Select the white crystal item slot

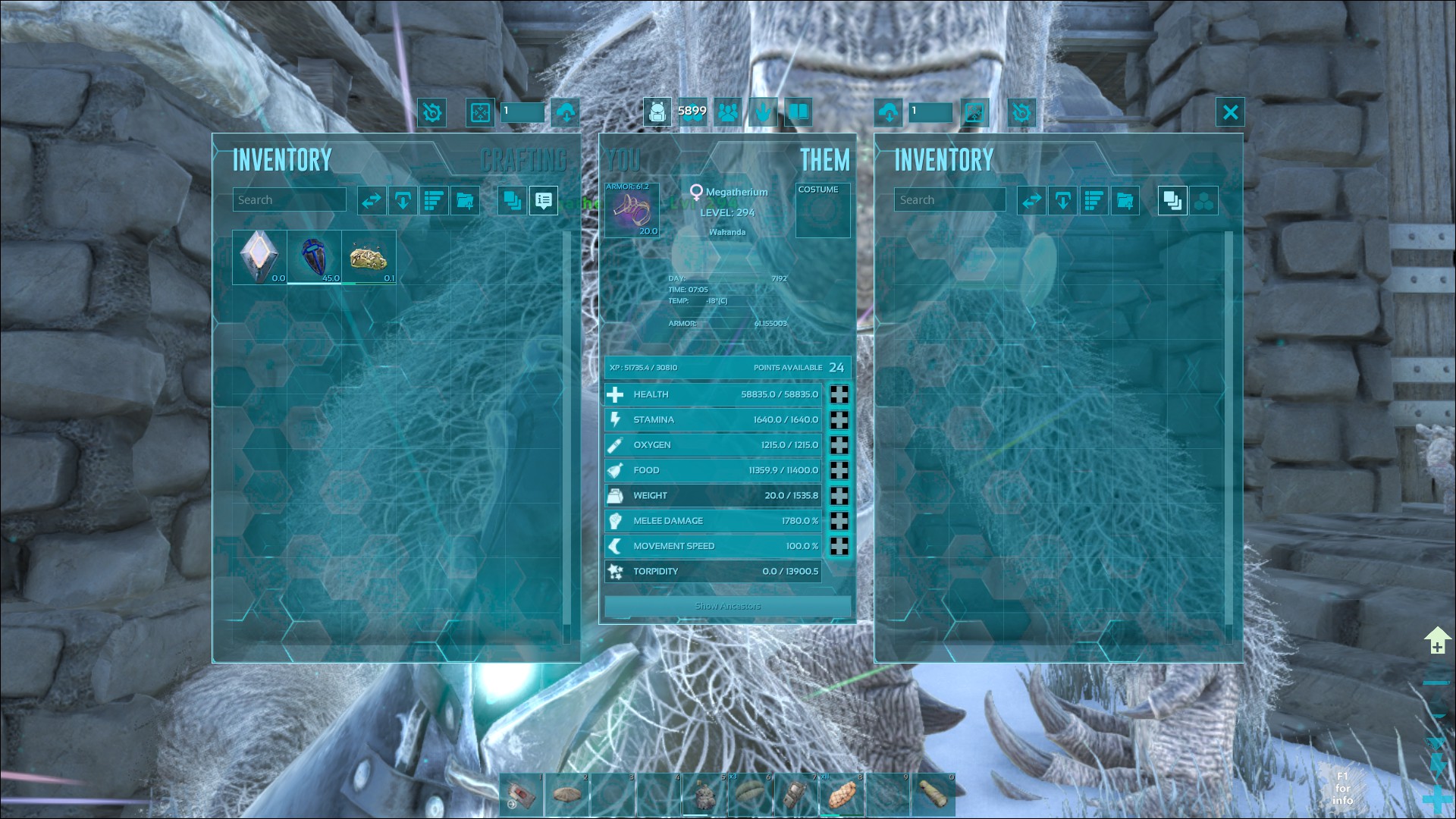[x=259, y=257]
